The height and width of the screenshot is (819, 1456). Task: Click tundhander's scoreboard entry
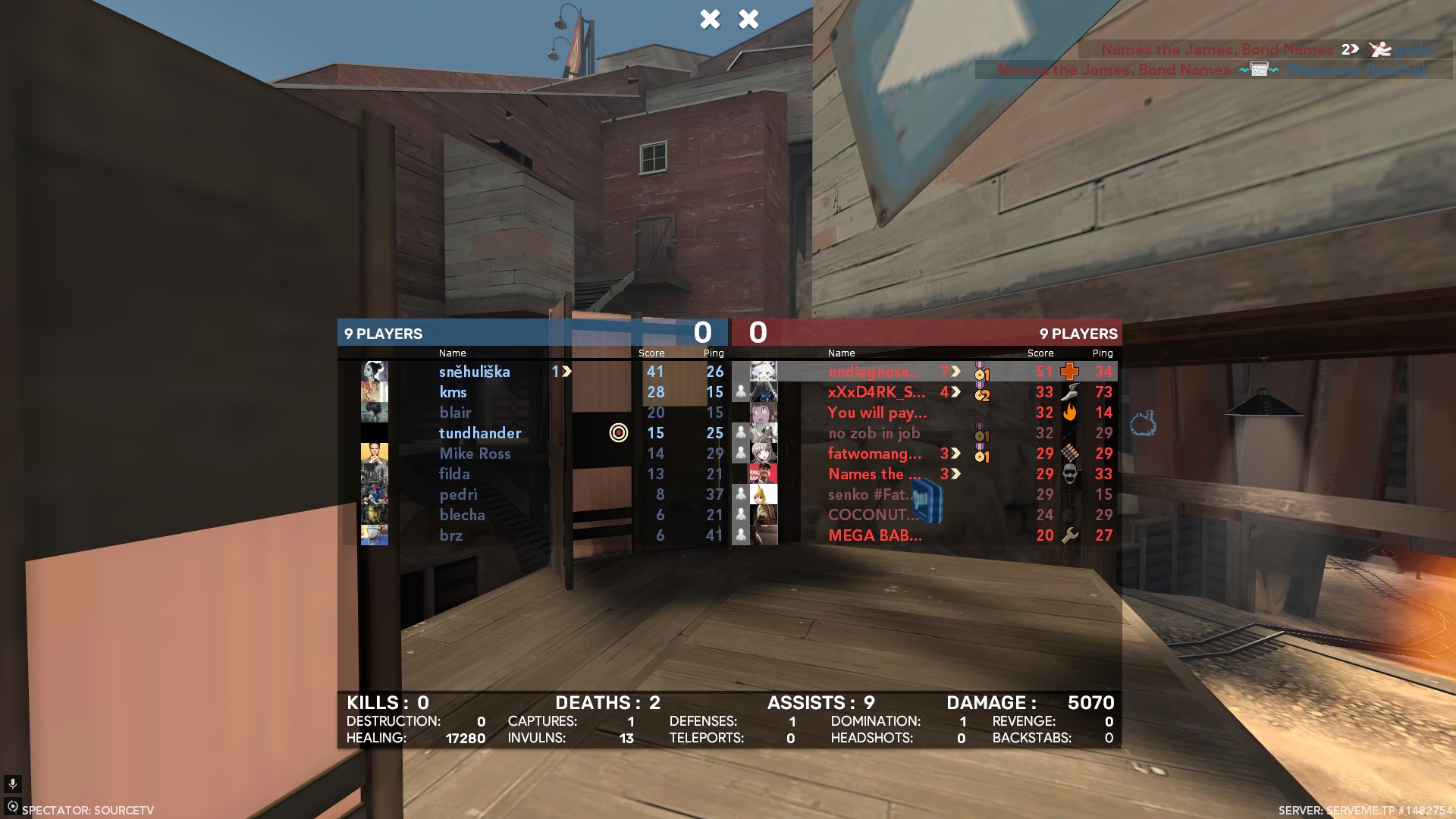point(480,433)
